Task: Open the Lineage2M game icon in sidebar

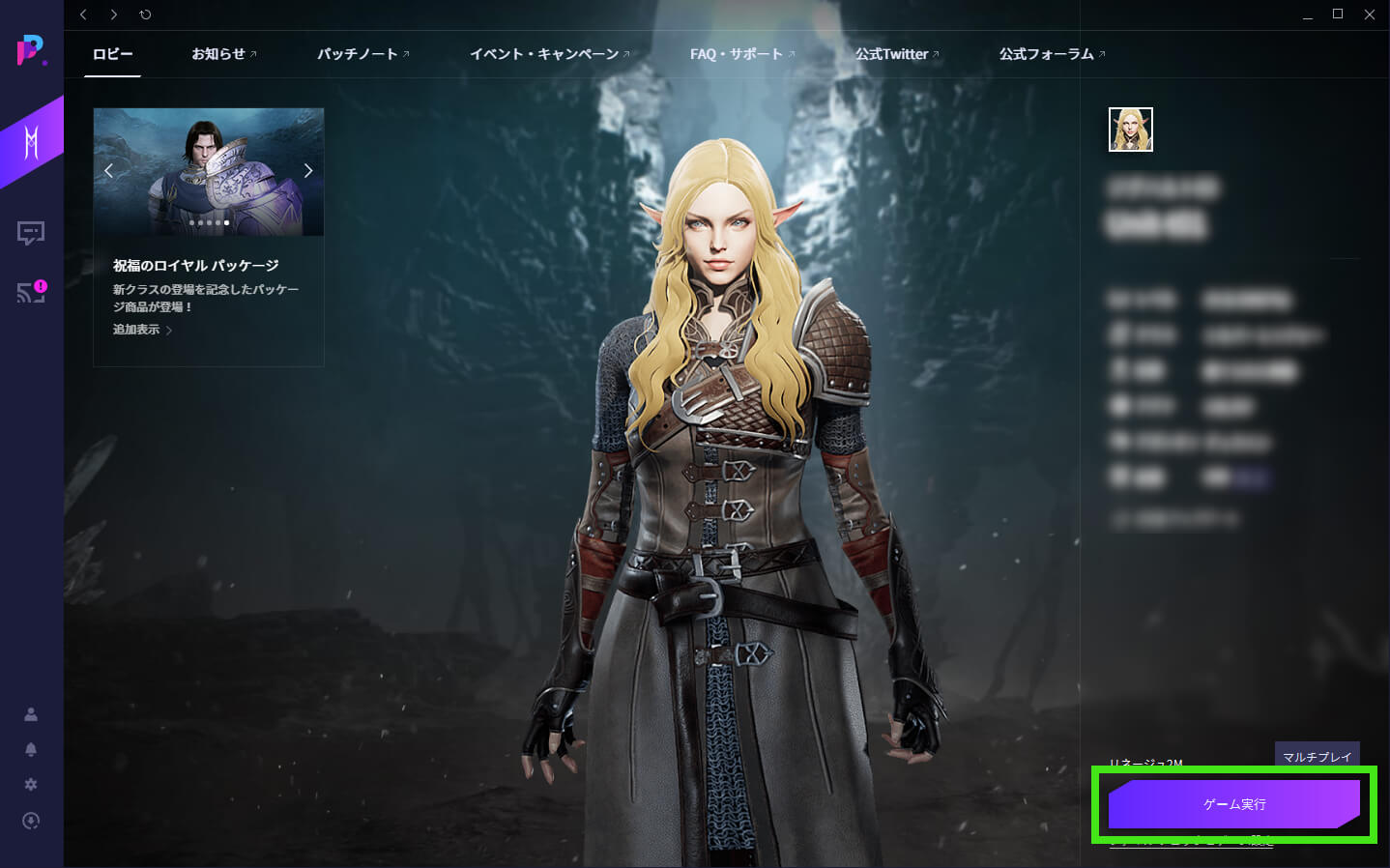Action: pos(31,143)
